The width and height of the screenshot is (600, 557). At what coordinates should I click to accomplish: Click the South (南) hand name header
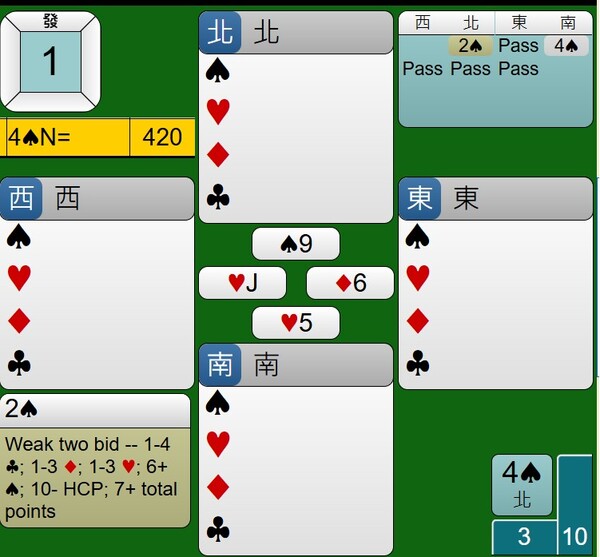tap(295, 364)
